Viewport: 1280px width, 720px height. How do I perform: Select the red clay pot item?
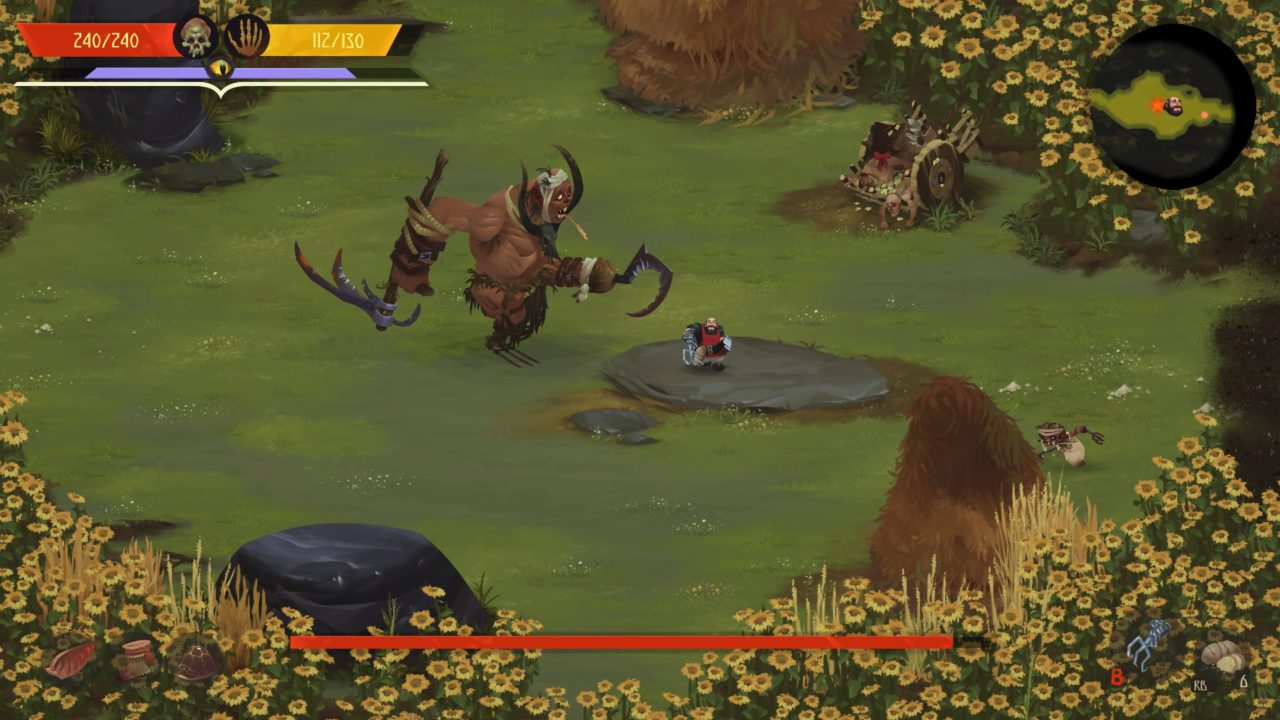coord(135,658)
